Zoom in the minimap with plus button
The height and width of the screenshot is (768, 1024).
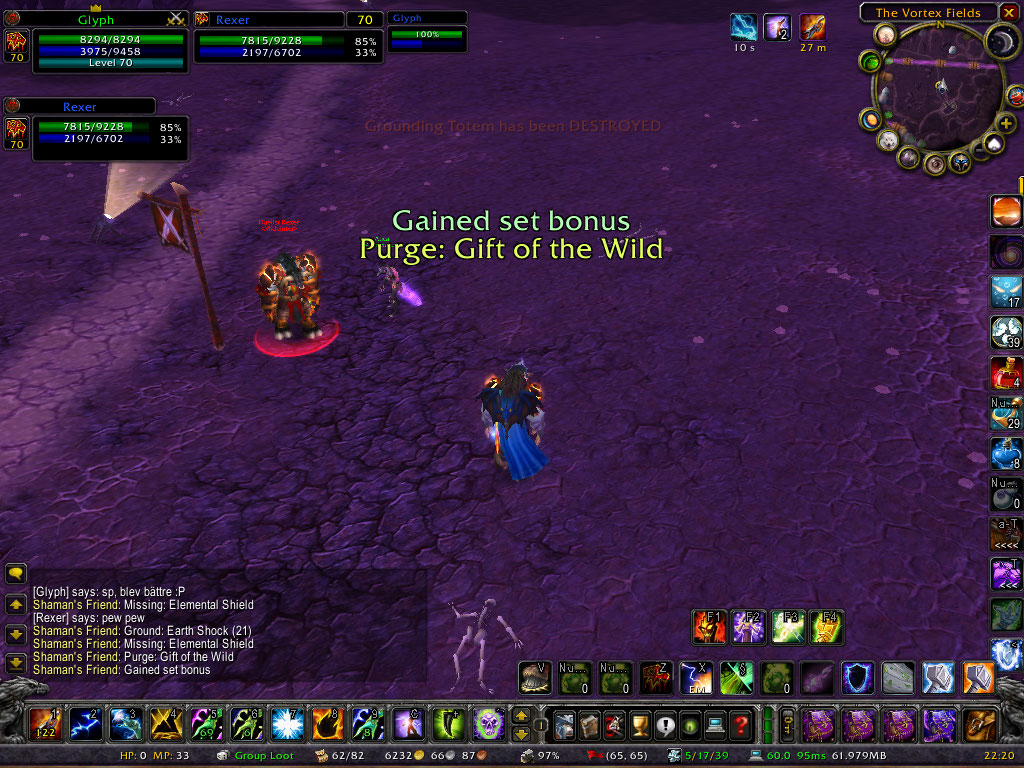tap(1006, 123)
